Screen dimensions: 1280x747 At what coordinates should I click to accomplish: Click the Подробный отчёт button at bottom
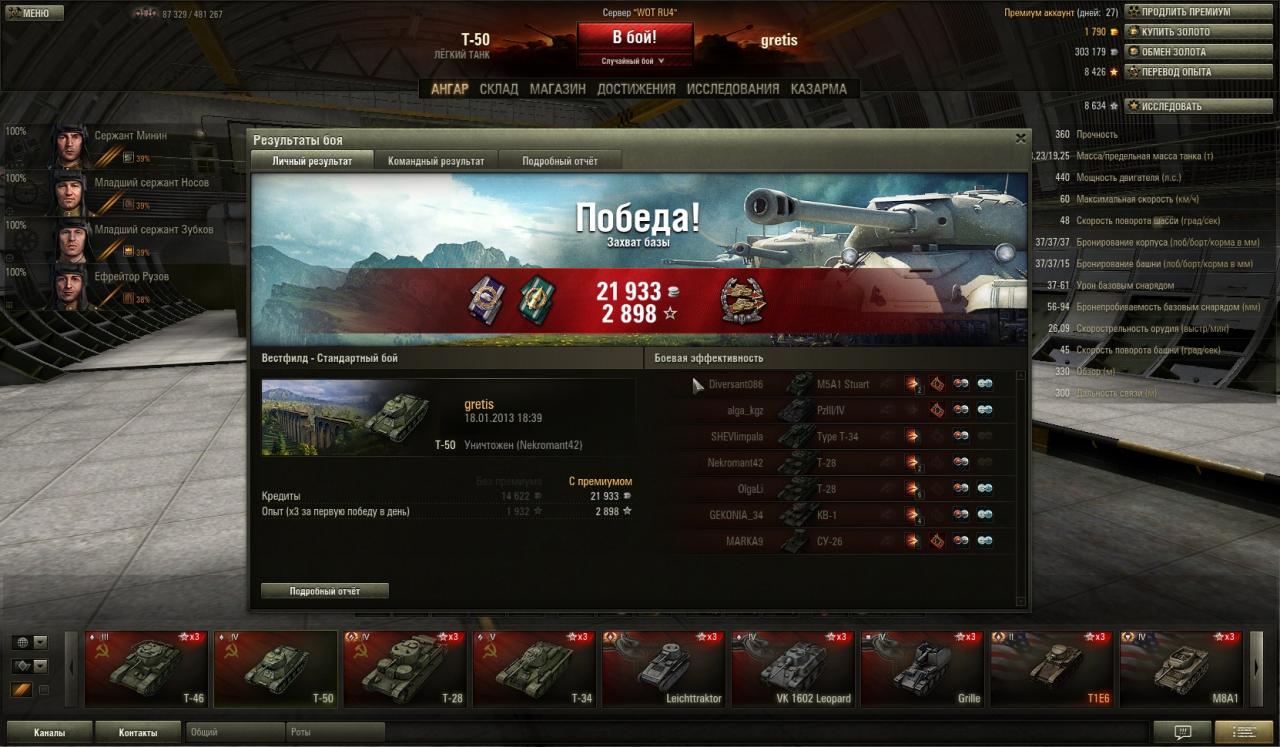pyautogui.click(x=325, y=591)
